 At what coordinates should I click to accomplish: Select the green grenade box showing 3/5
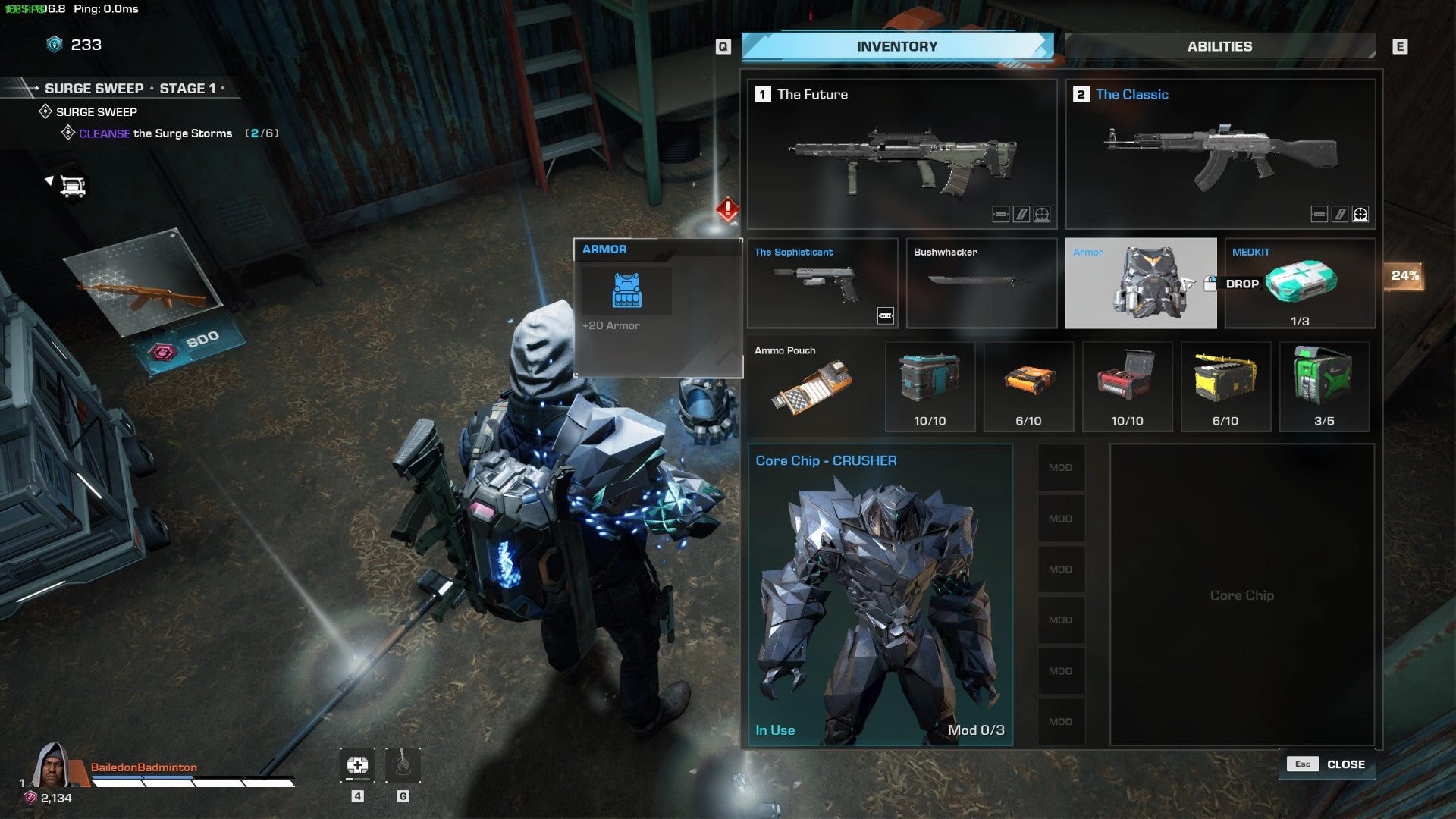click(1324, 383)
